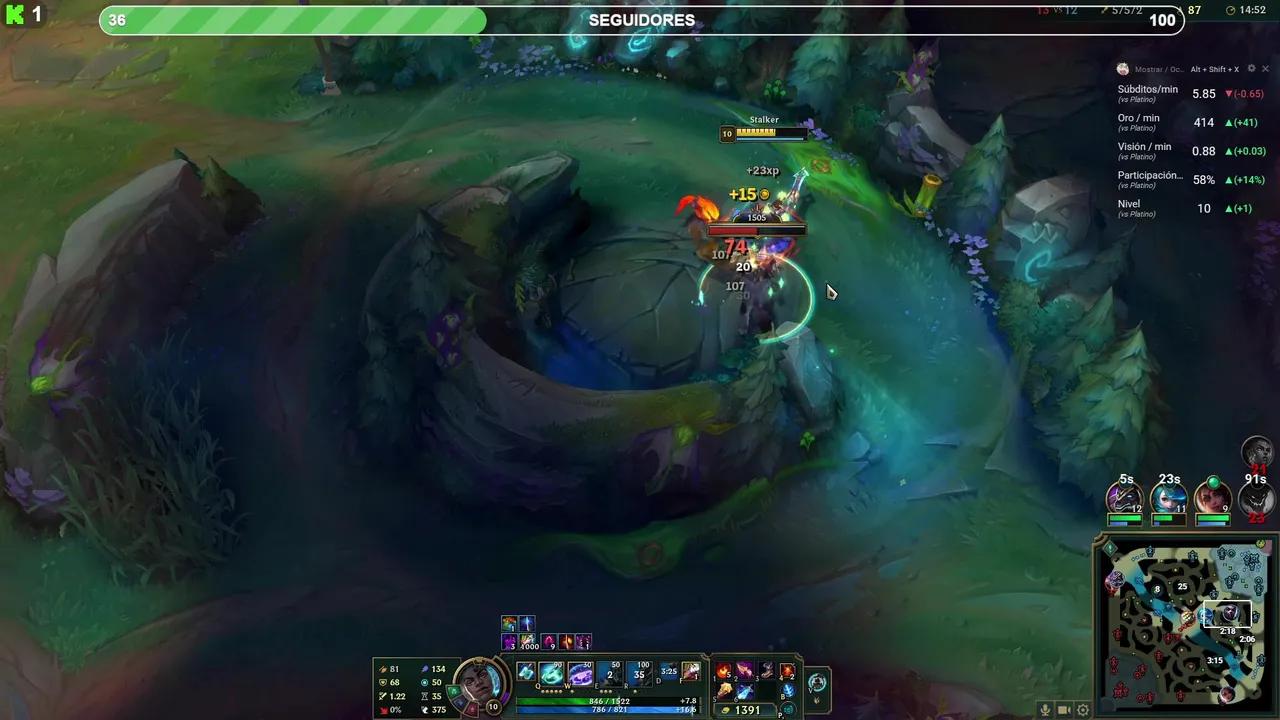Close the stats overlay panel
1280x720 pixels.
1265,69
